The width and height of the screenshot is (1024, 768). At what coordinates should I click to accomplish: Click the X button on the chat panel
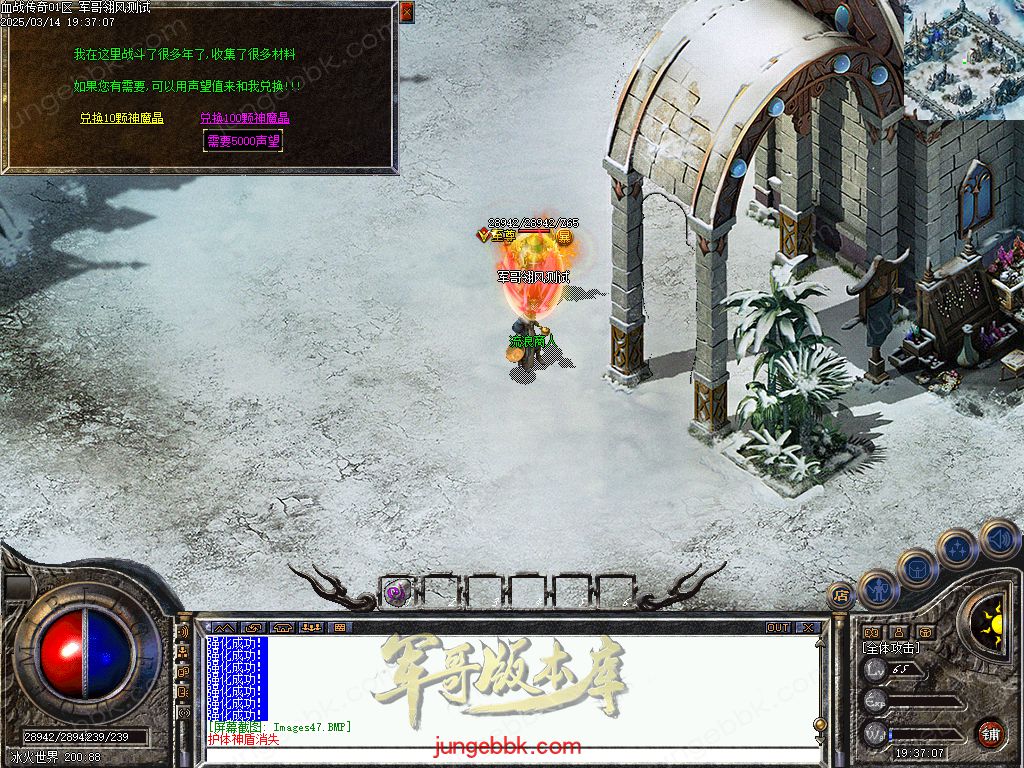coord(808,628)
